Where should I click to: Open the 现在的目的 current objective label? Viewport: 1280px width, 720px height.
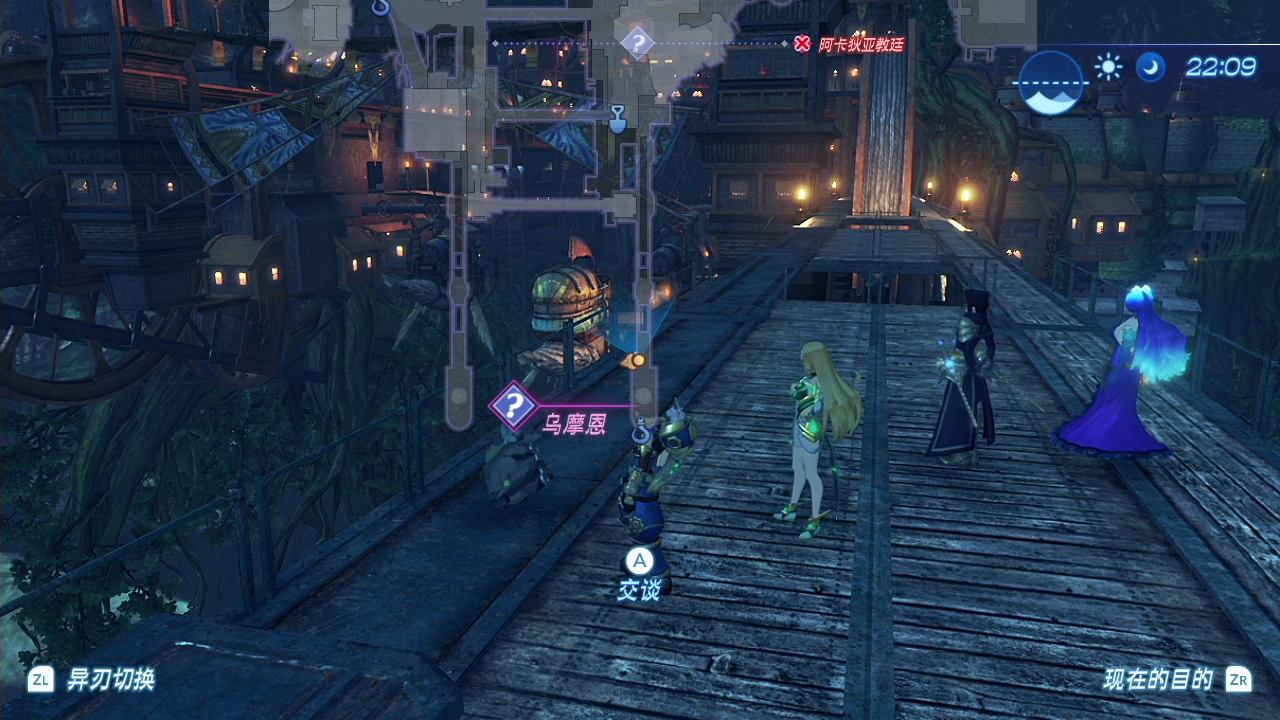(x=1158, y=680)
